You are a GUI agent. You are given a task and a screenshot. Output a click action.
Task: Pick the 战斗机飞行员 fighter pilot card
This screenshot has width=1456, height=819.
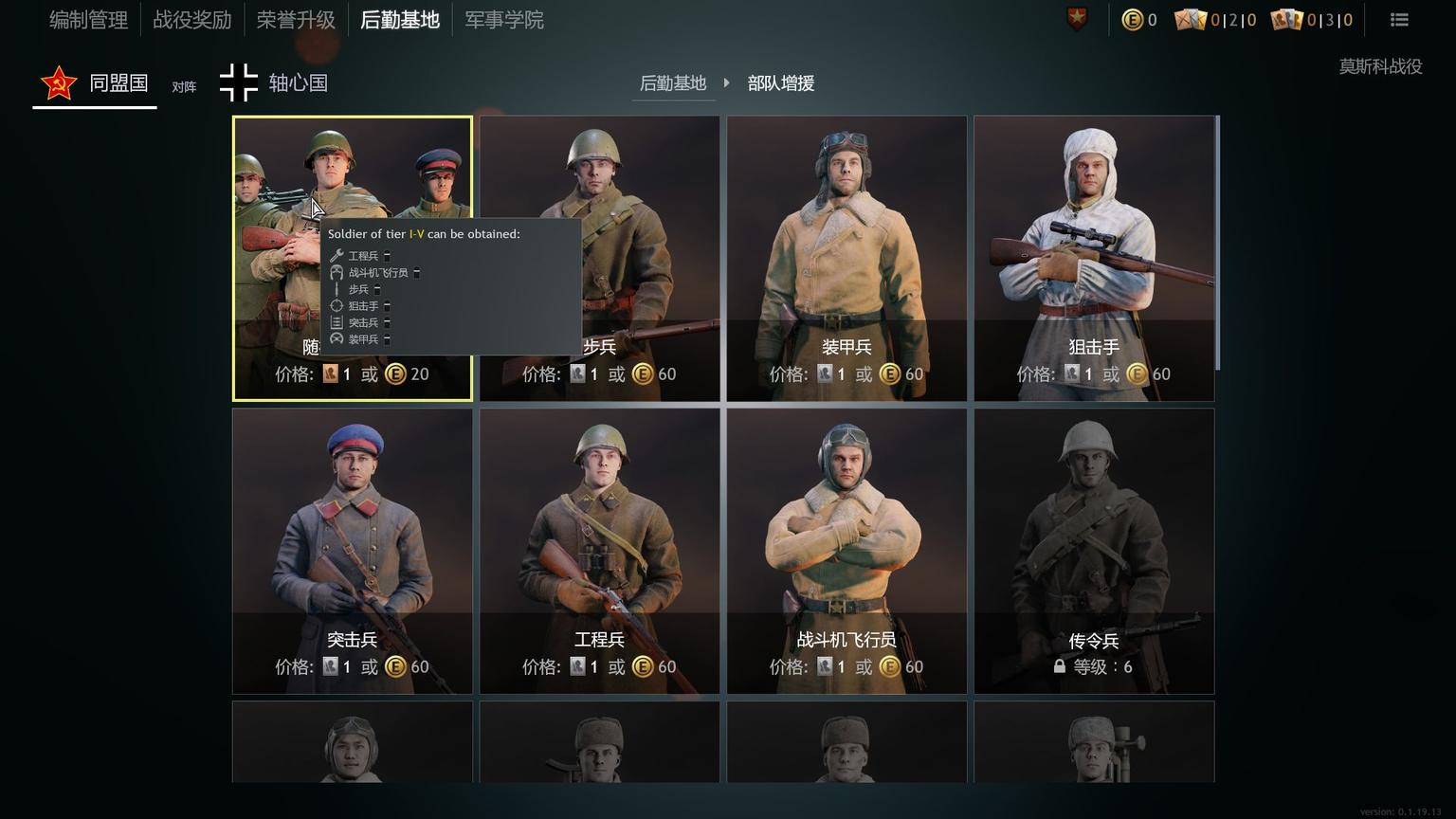(x=846, y=551)
